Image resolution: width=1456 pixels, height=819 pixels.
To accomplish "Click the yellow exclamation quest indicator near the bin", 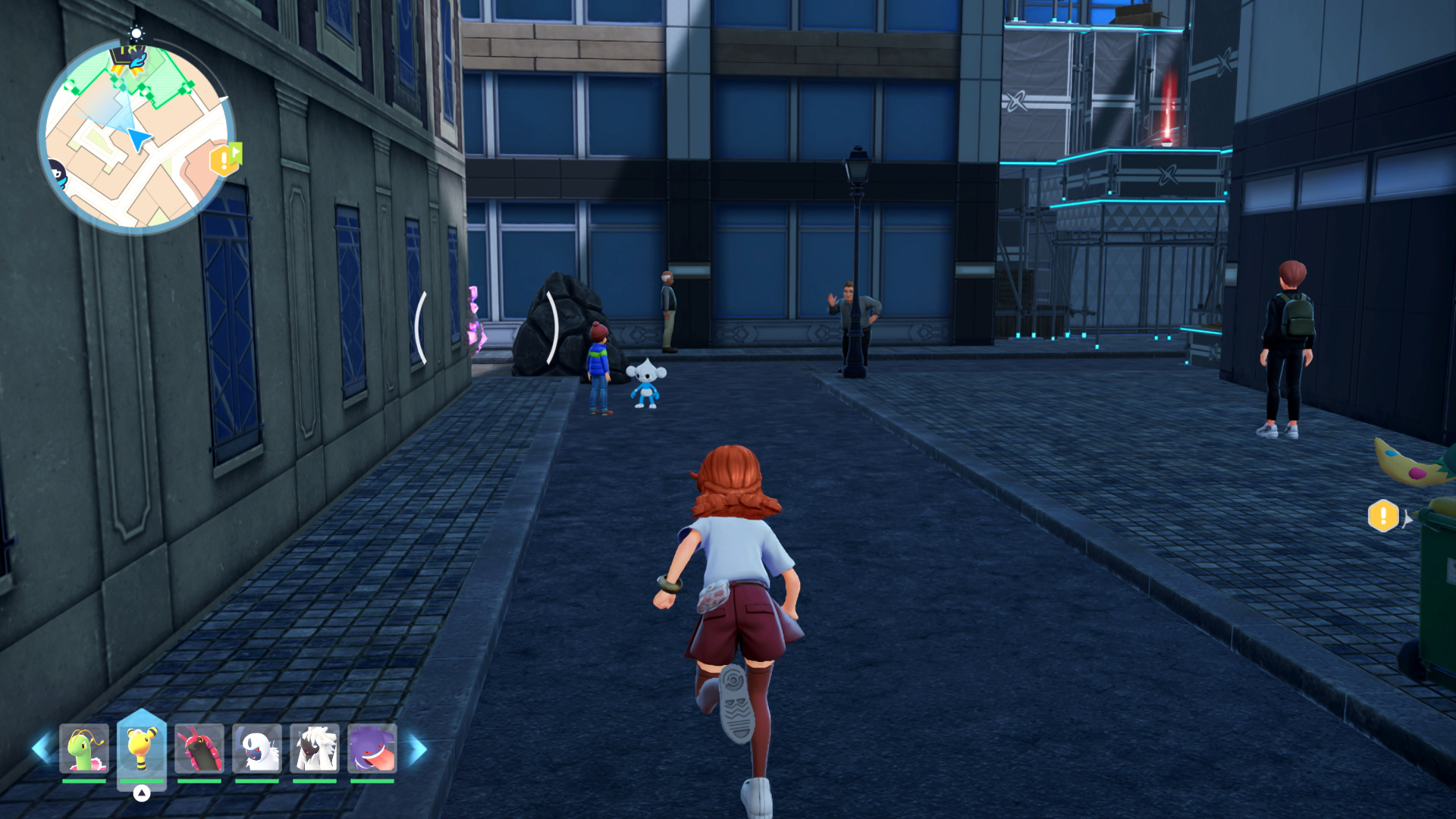I will [x=1383, y=516].
